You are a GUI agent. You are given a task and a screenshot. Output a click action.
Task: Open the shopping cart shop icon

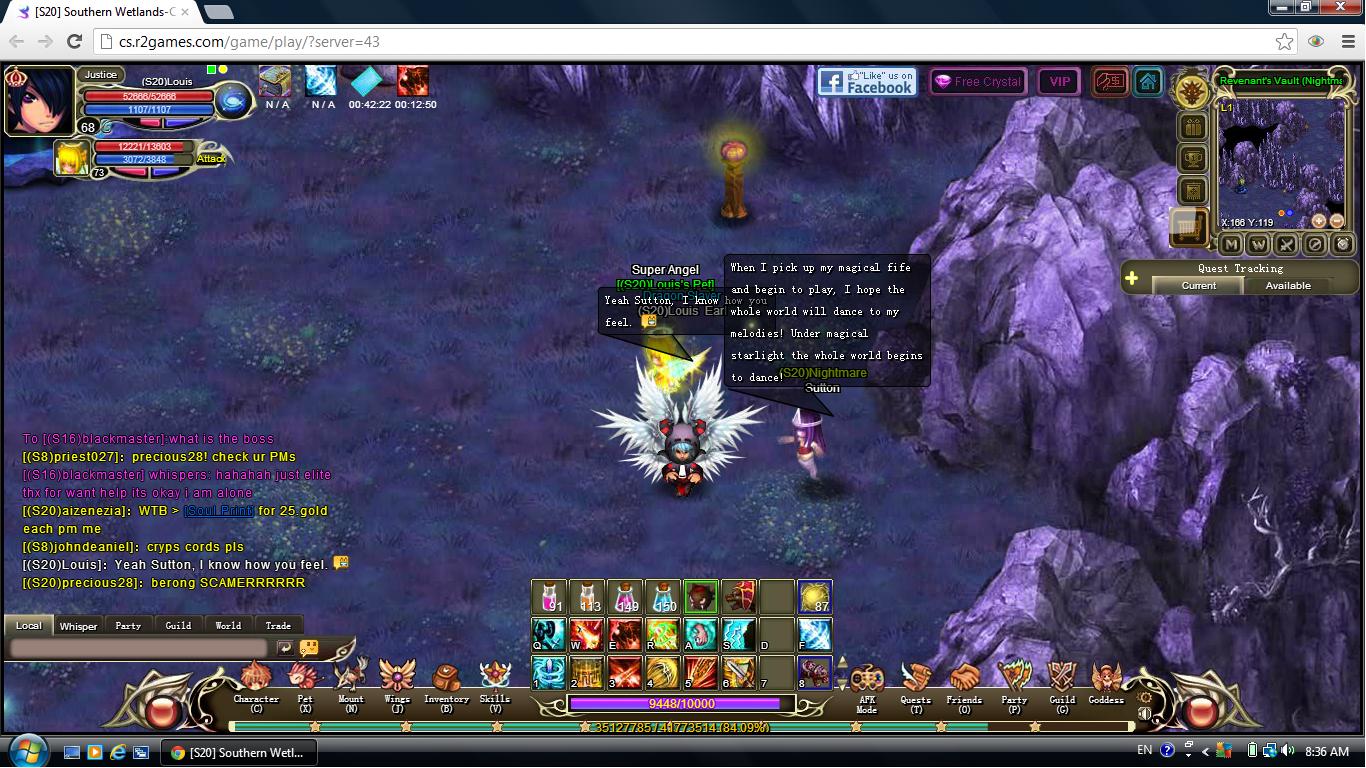click(1190, 228)
